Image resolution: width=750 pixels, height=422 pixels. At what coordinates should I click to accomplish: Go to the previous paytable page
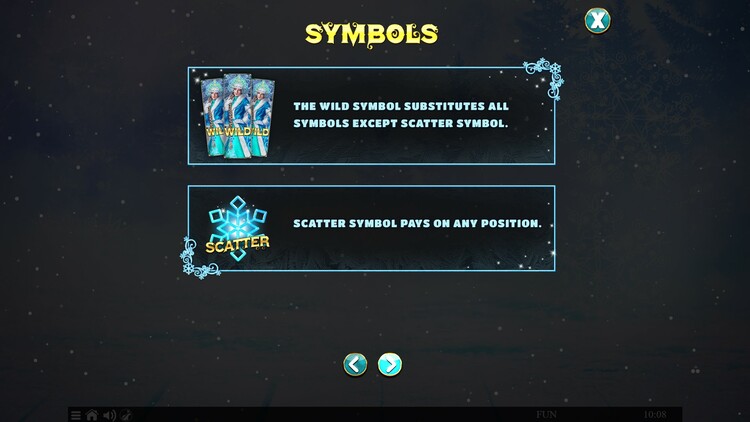click(x=355, y=364)
